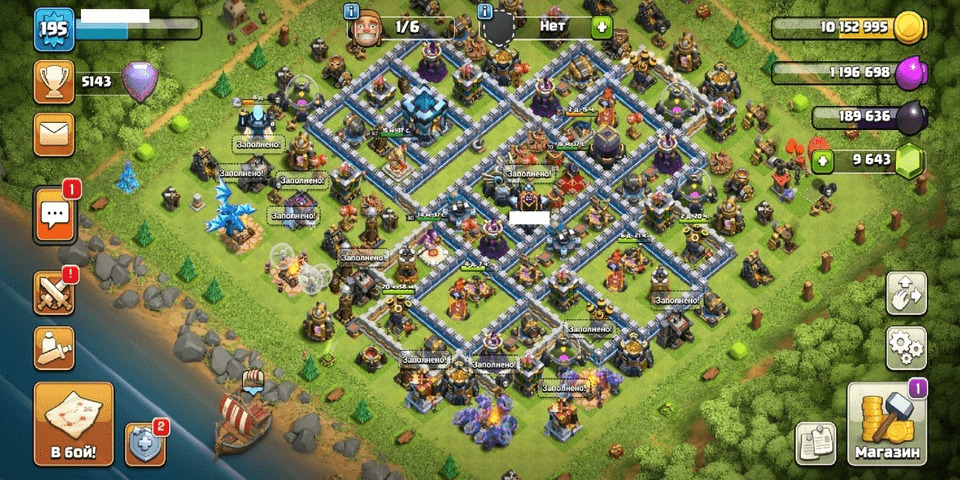960x480 pixels.
Task: View the trophy leaderboard button
Action: 54,82
